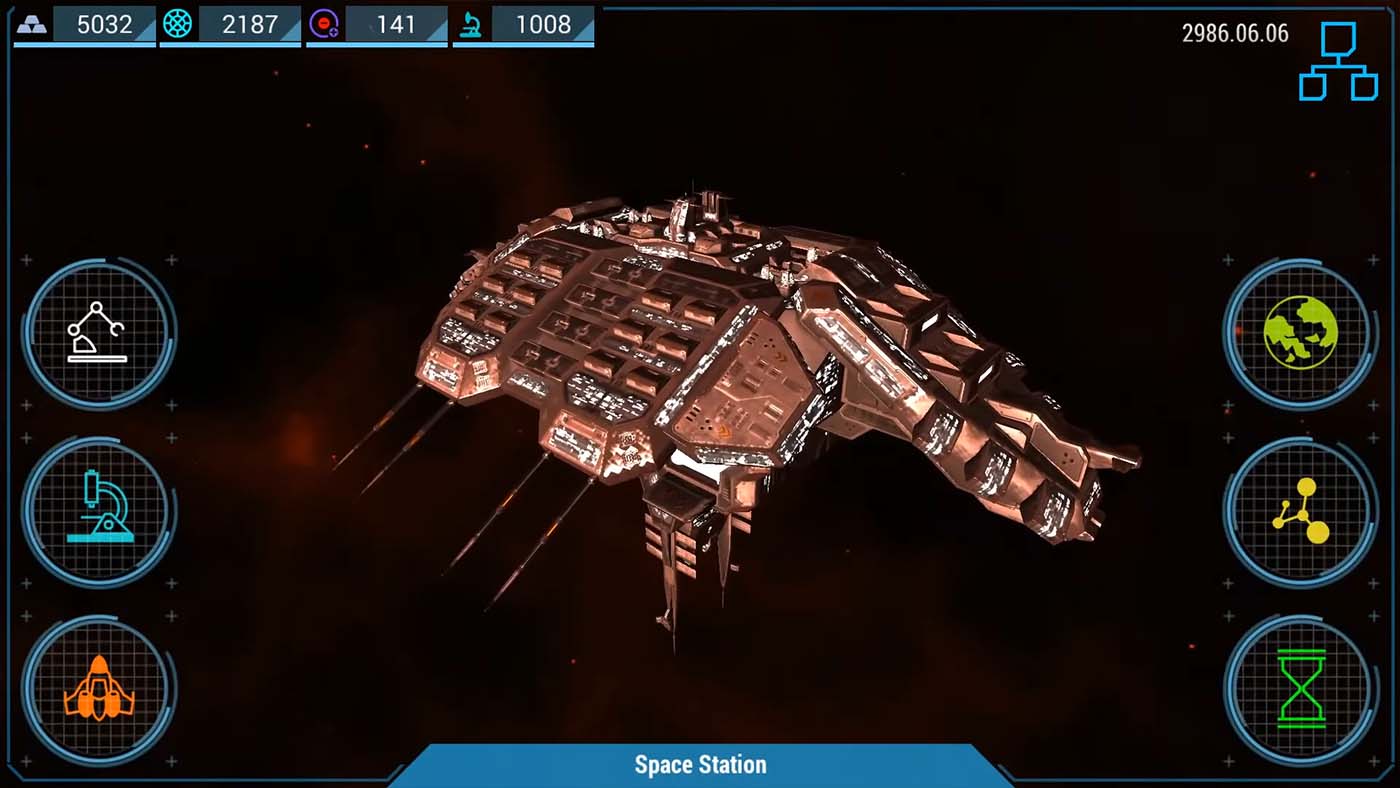Click the 1008 science counter
Image resolution: width=1400 pixels, height=788 pixels.
click(543, 23)
